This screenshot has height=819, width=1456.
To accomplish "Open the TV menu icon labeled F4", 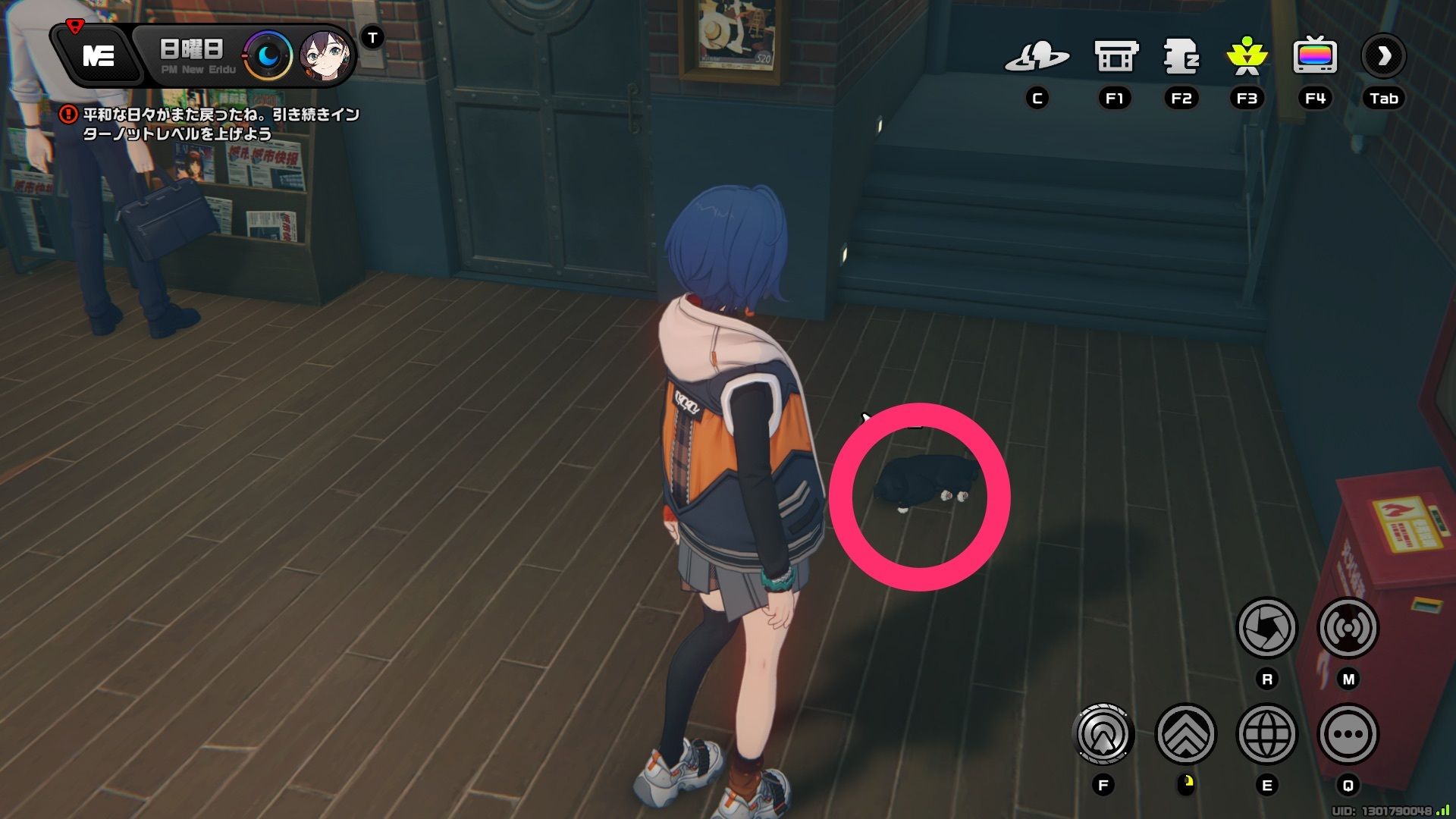I will coord(1316,55).
